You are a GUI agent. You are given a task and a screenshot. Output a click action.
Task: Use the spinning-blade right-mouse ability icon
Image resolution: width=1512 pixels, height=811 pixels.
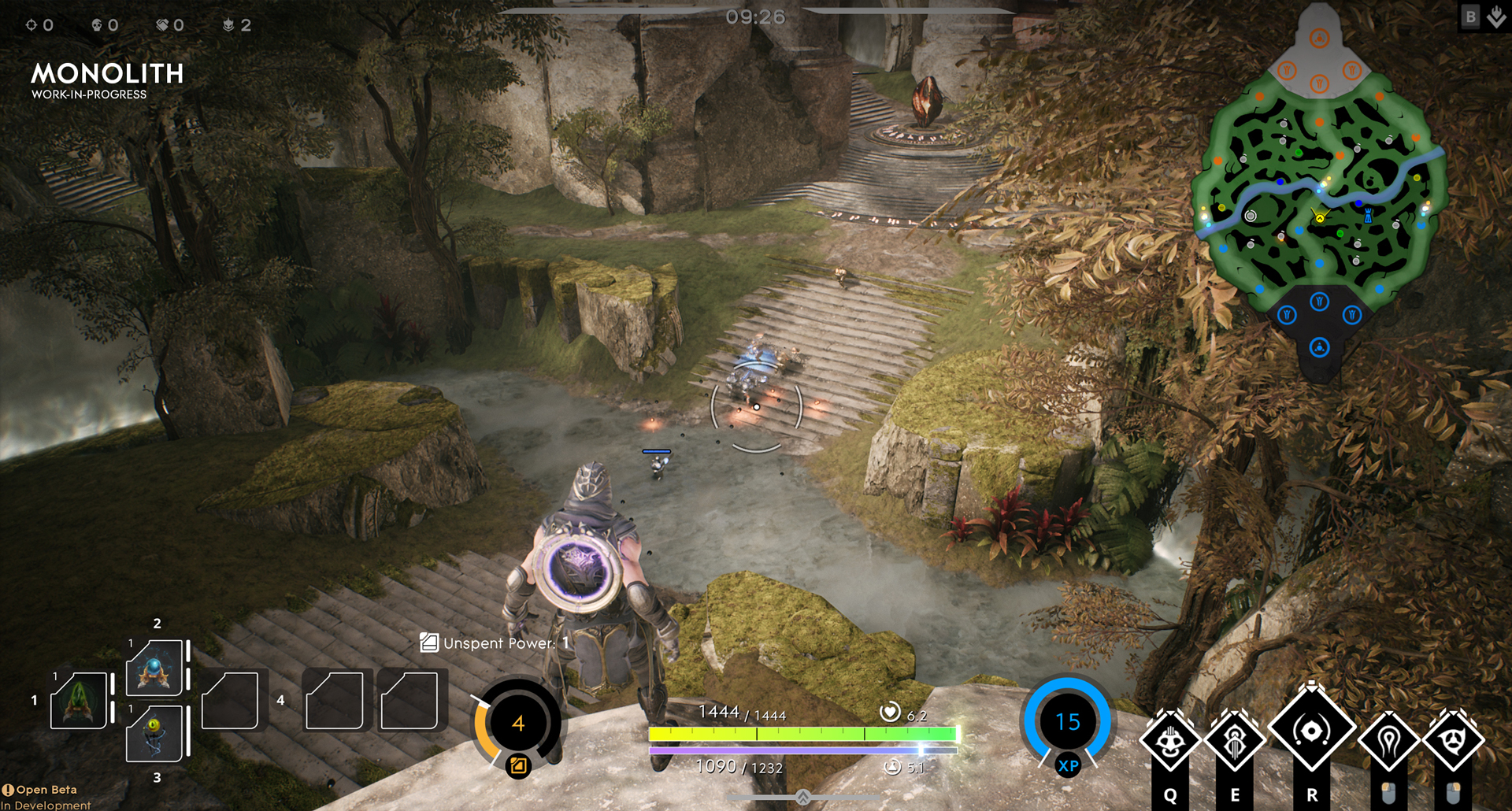[x=1454, y=740]
